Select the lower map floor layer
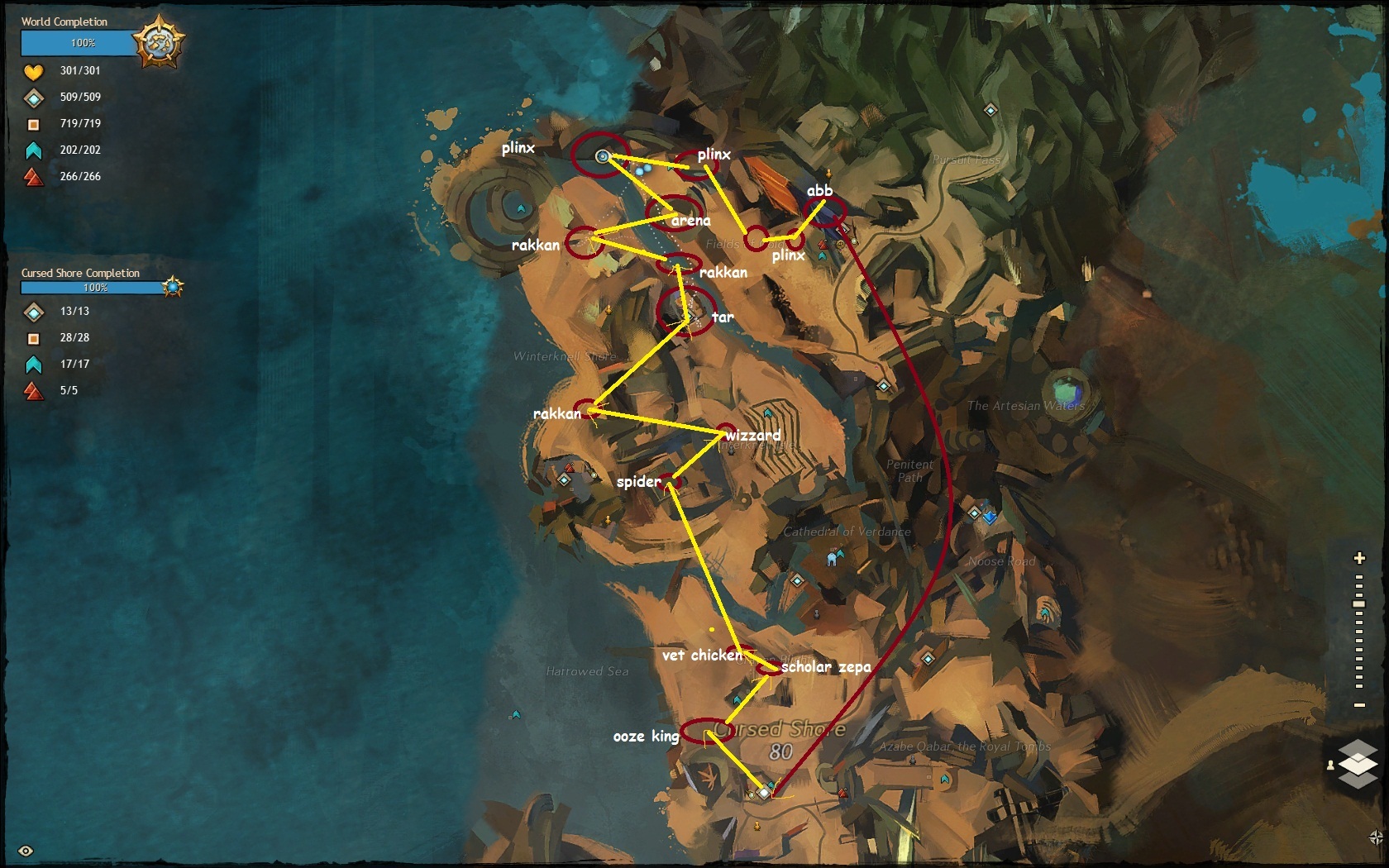Viewport: 1389px width, 868px height. pos(1358,777)
